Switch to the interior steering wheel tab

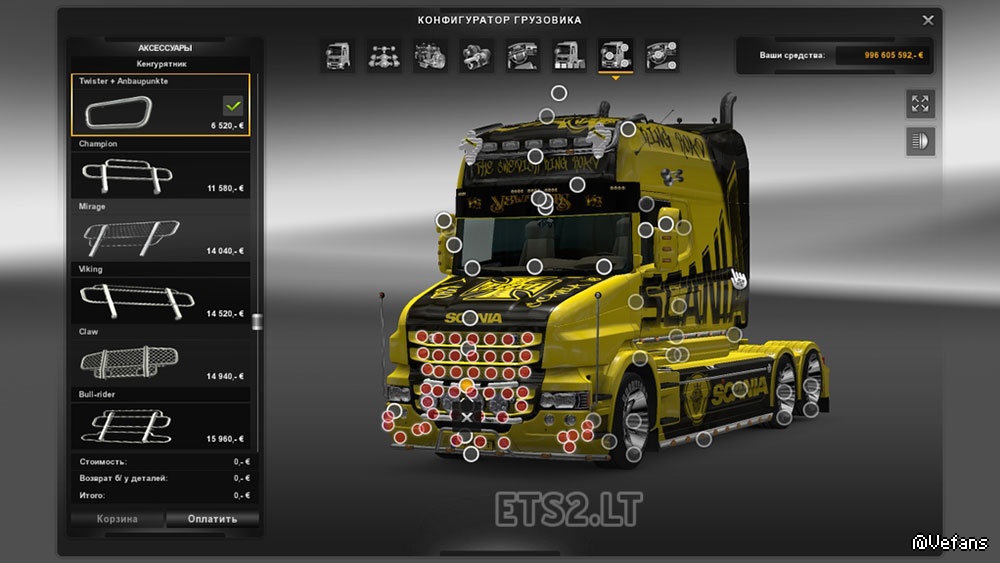point(523,55)
